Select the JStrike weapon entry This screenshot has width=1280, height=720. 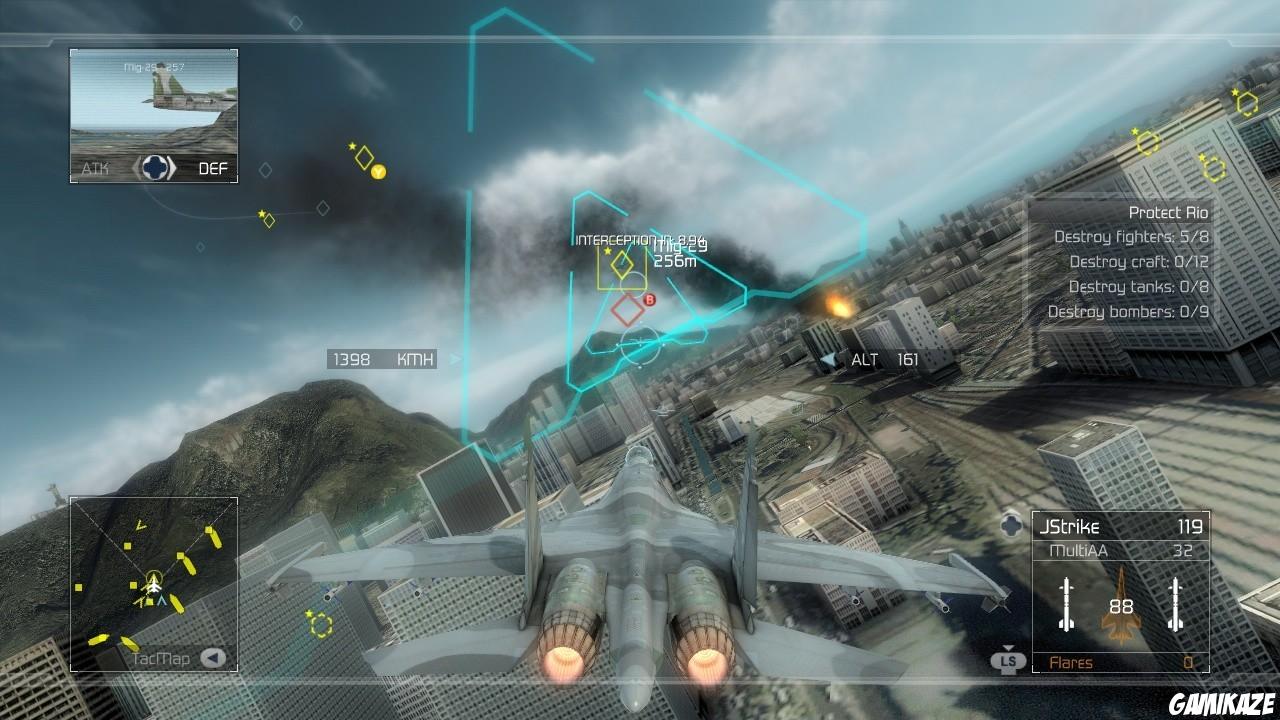point(1120,525)
